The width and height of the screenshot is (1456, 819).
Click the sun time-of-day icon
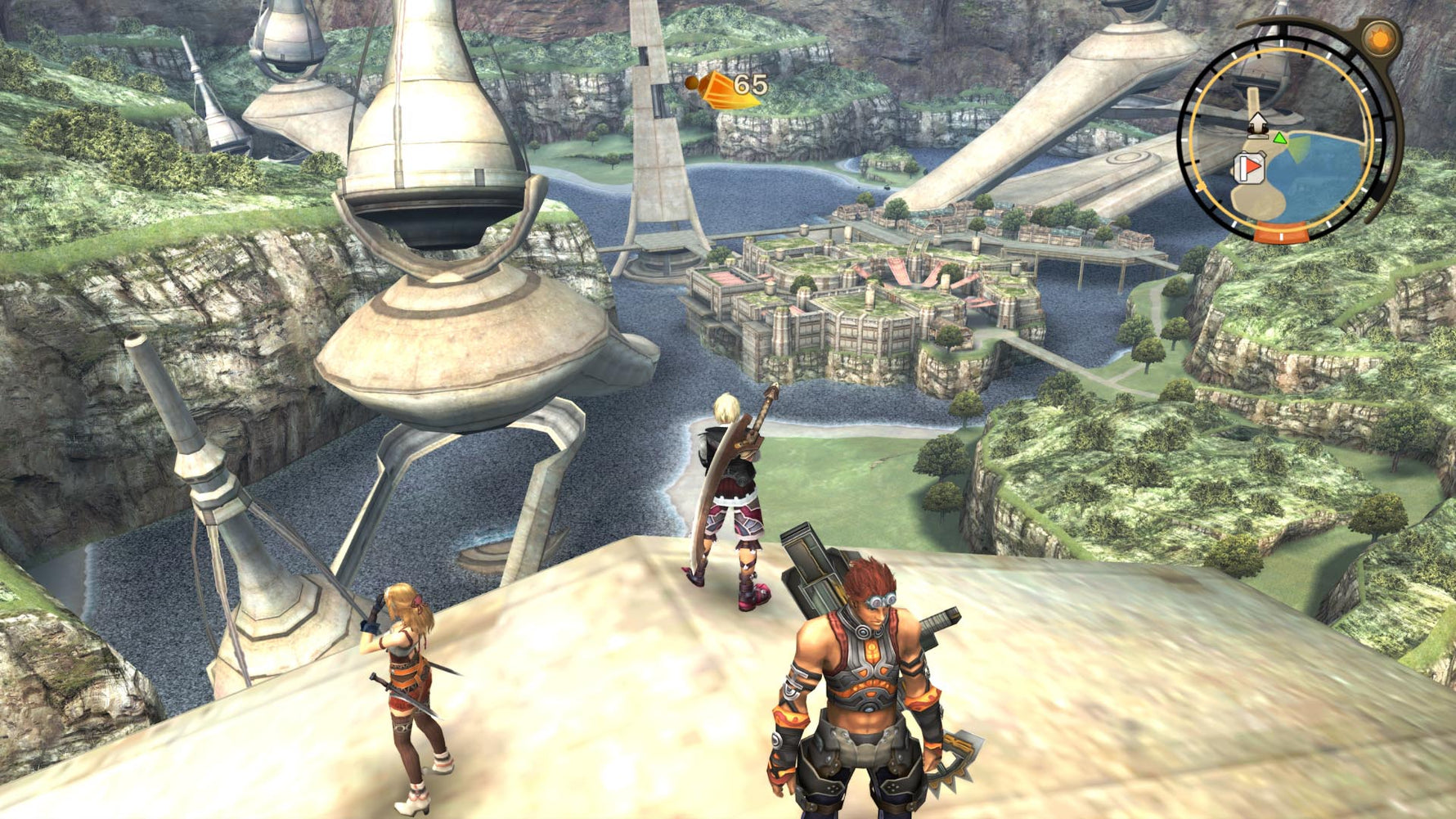pos(1381,39)
